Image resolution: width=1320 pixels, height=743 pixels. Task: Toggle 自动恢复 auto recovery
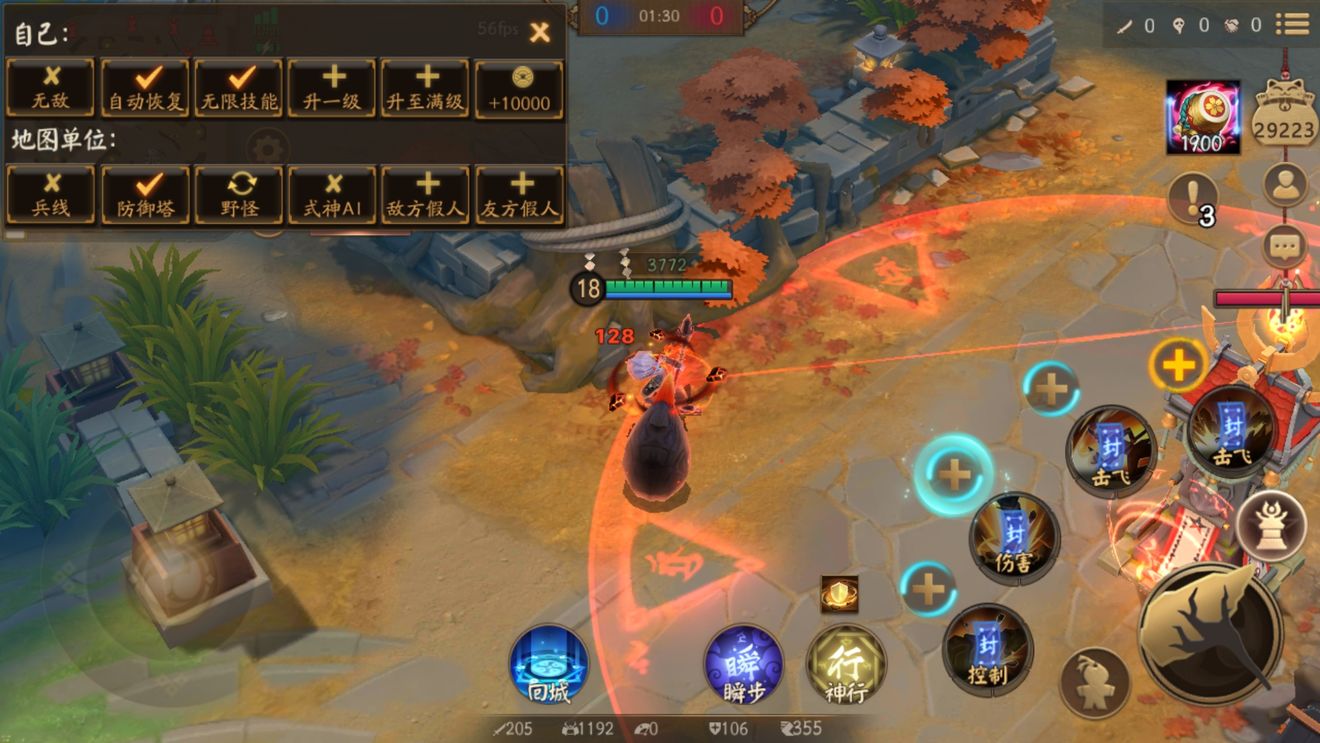click(x=145, y=88)
